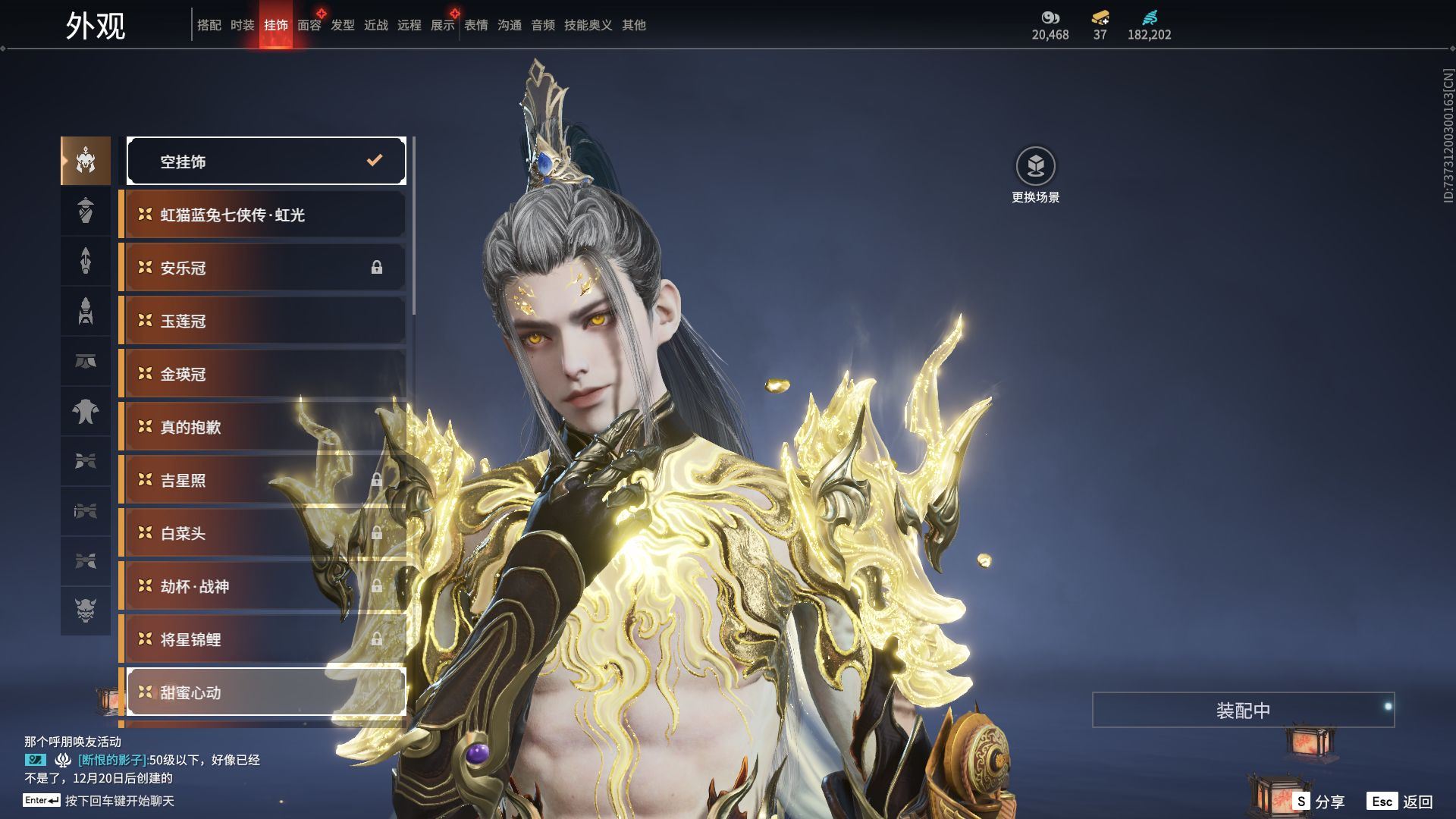Open the 展示 tab
Viewport: 1456px width, 819px height.
tap(443, 25)
